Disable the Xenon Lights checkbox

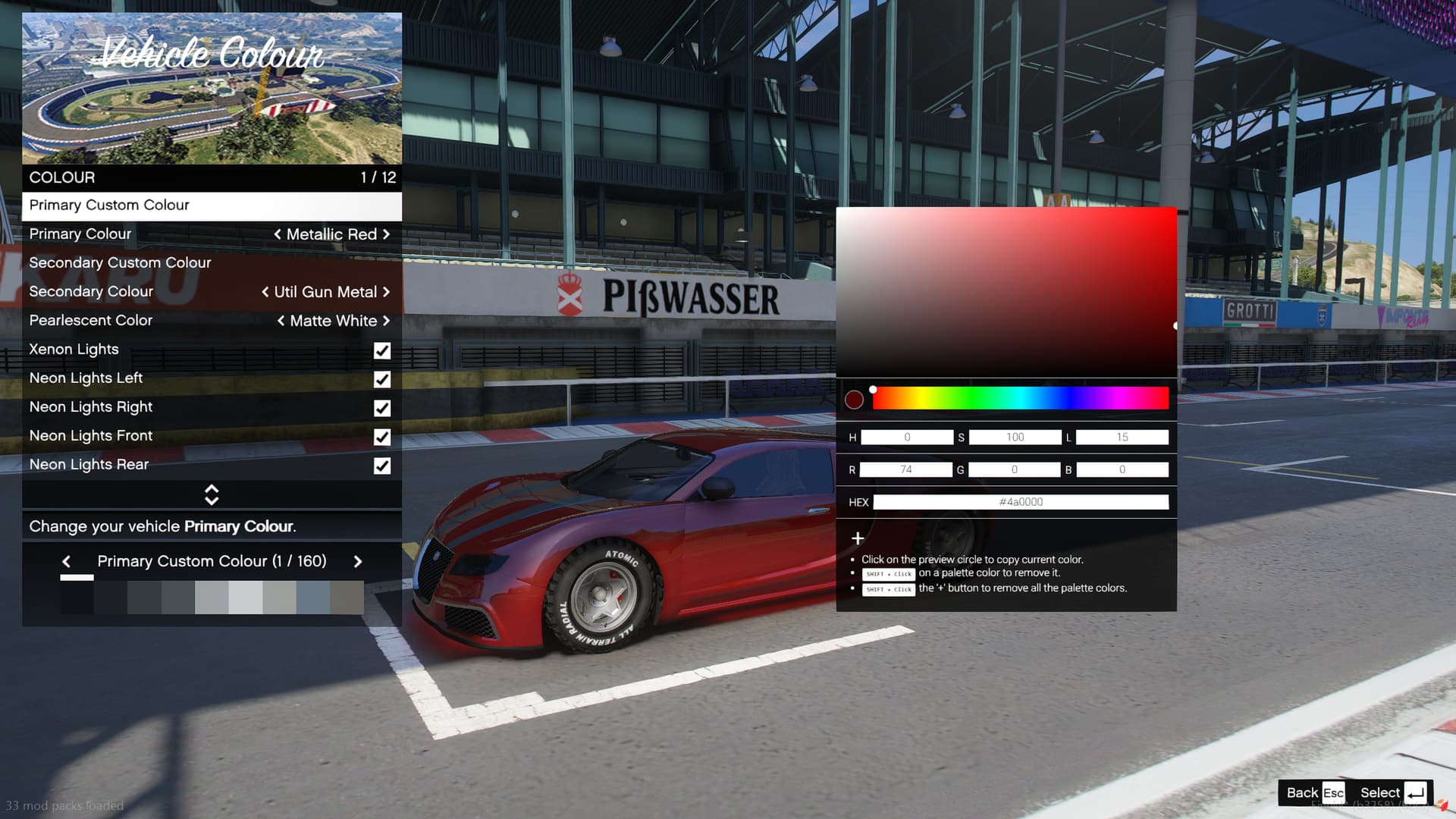(x=382, y=350)
